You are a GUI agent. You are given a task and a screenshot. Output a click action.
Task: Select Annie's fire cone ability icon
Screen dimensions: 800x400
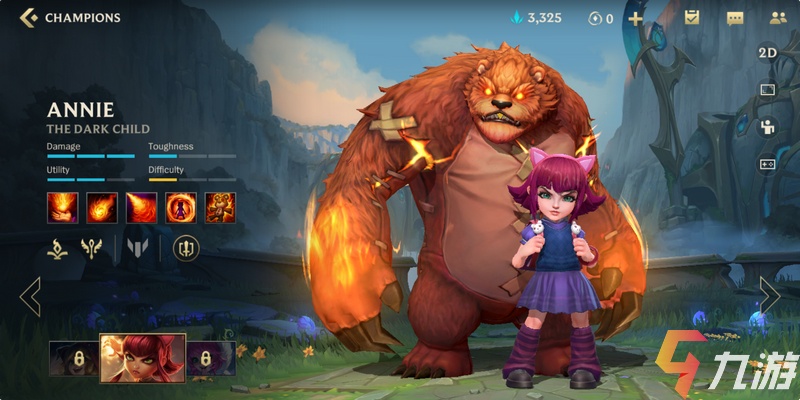141,207
